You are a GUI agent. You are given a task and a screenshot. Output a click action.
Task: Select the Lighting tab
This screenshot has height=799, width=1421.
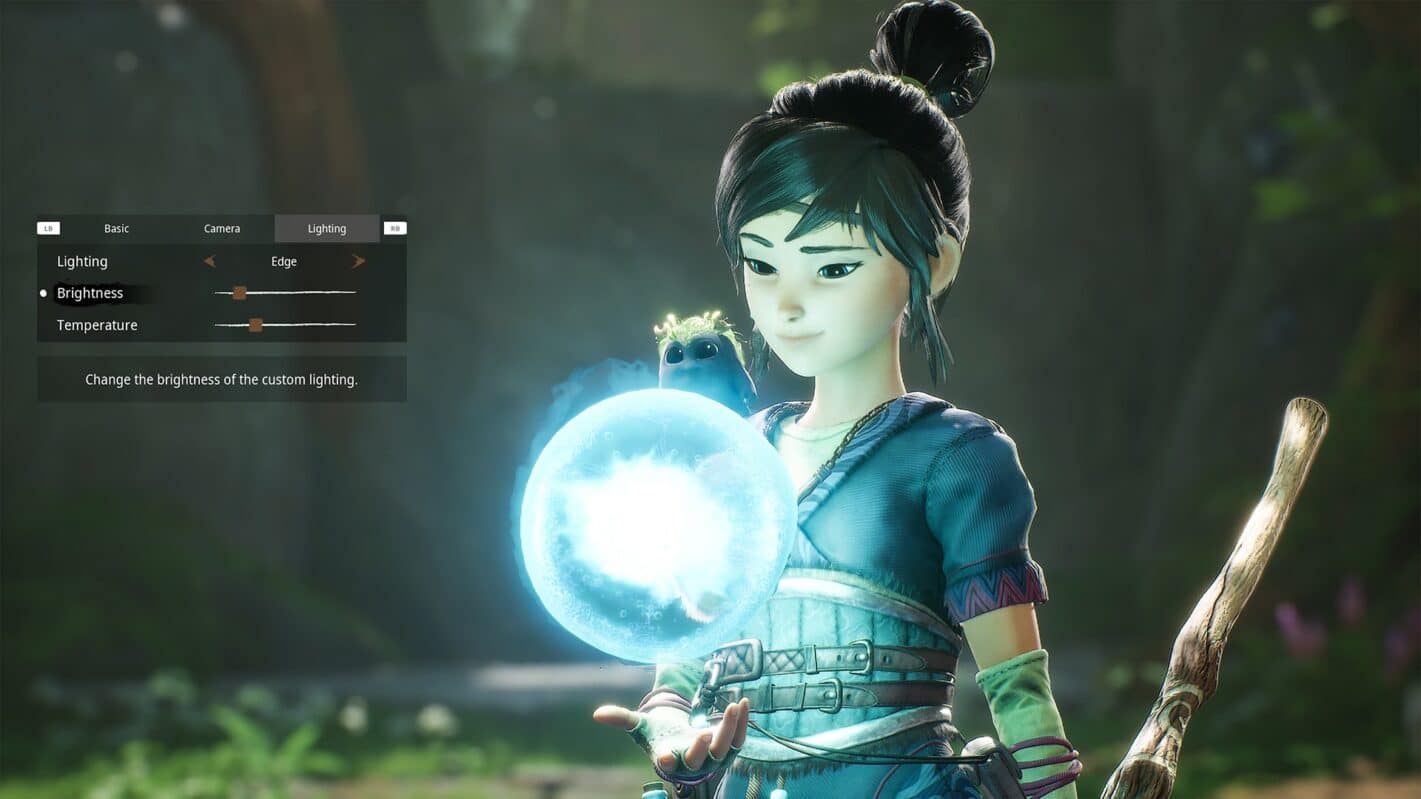[x=327, y=229]
